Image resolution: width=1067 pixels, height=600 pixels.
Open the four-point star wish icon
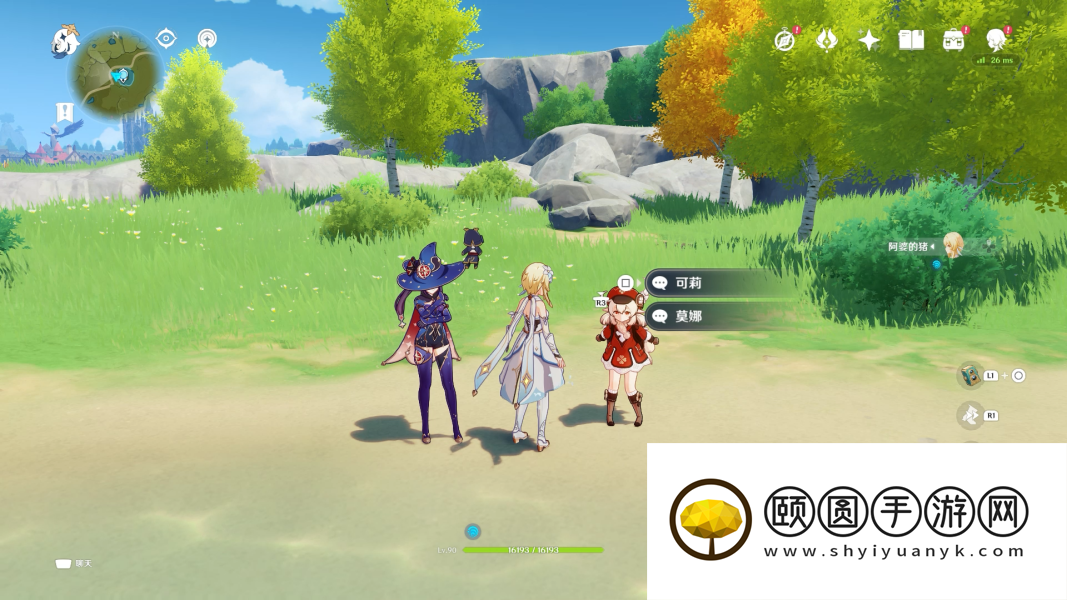click(x=869, y=40)
